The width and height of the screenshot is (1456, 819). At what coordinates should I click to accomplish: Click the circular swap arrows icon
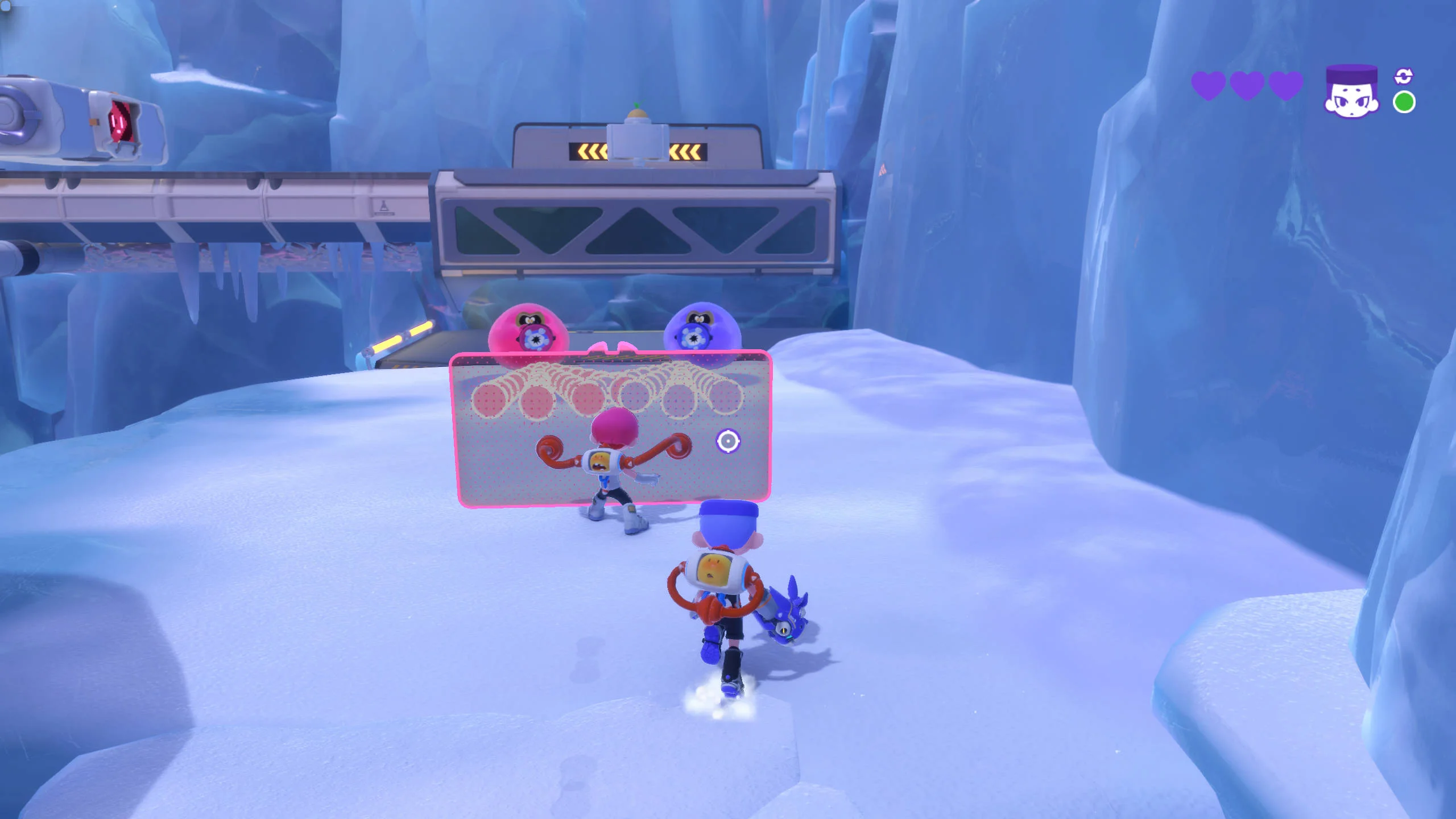(1404, 76)
